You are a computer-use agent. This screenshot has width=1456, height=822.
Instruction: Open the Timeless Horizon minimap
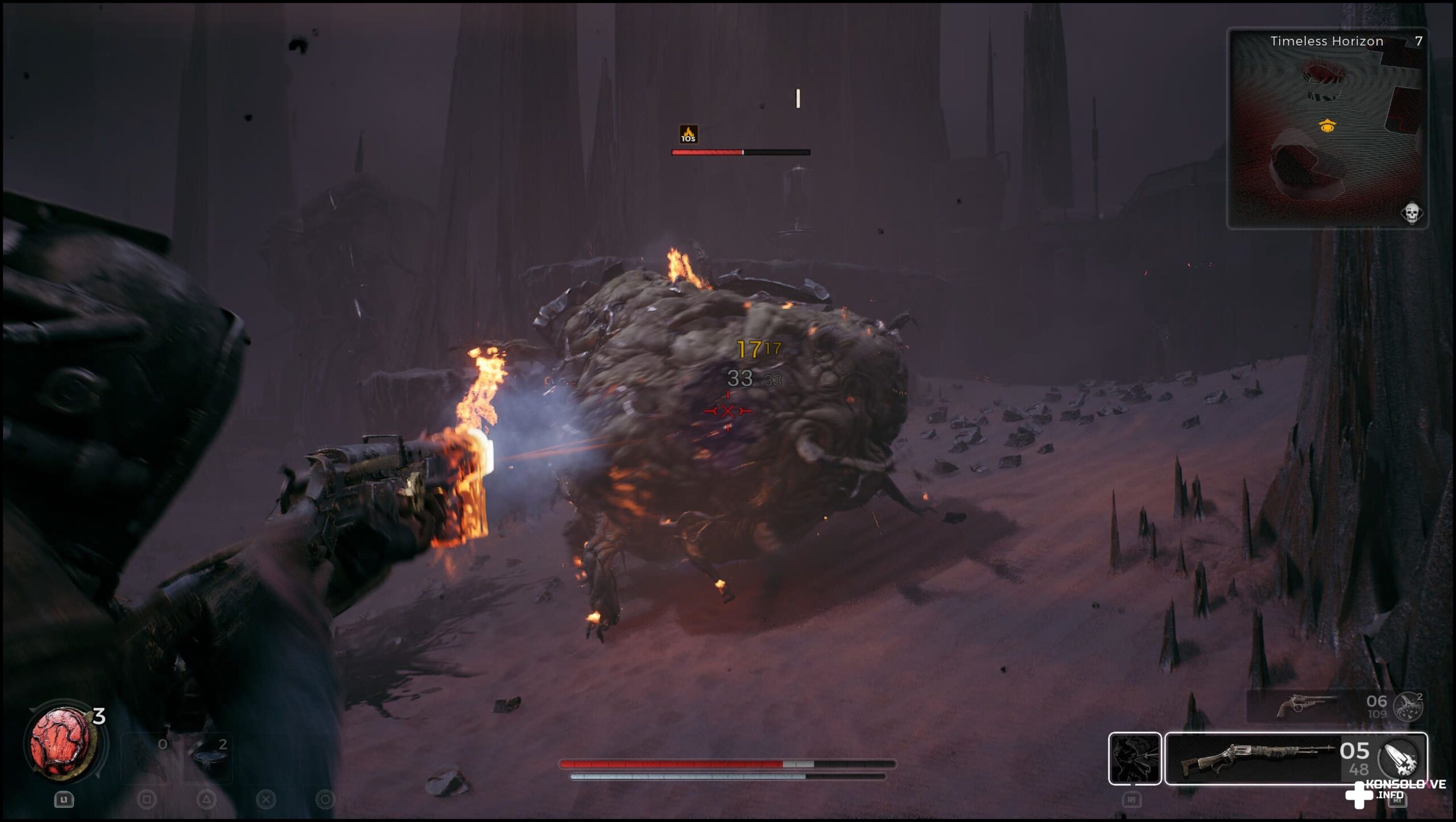[x=1327, y=128]
